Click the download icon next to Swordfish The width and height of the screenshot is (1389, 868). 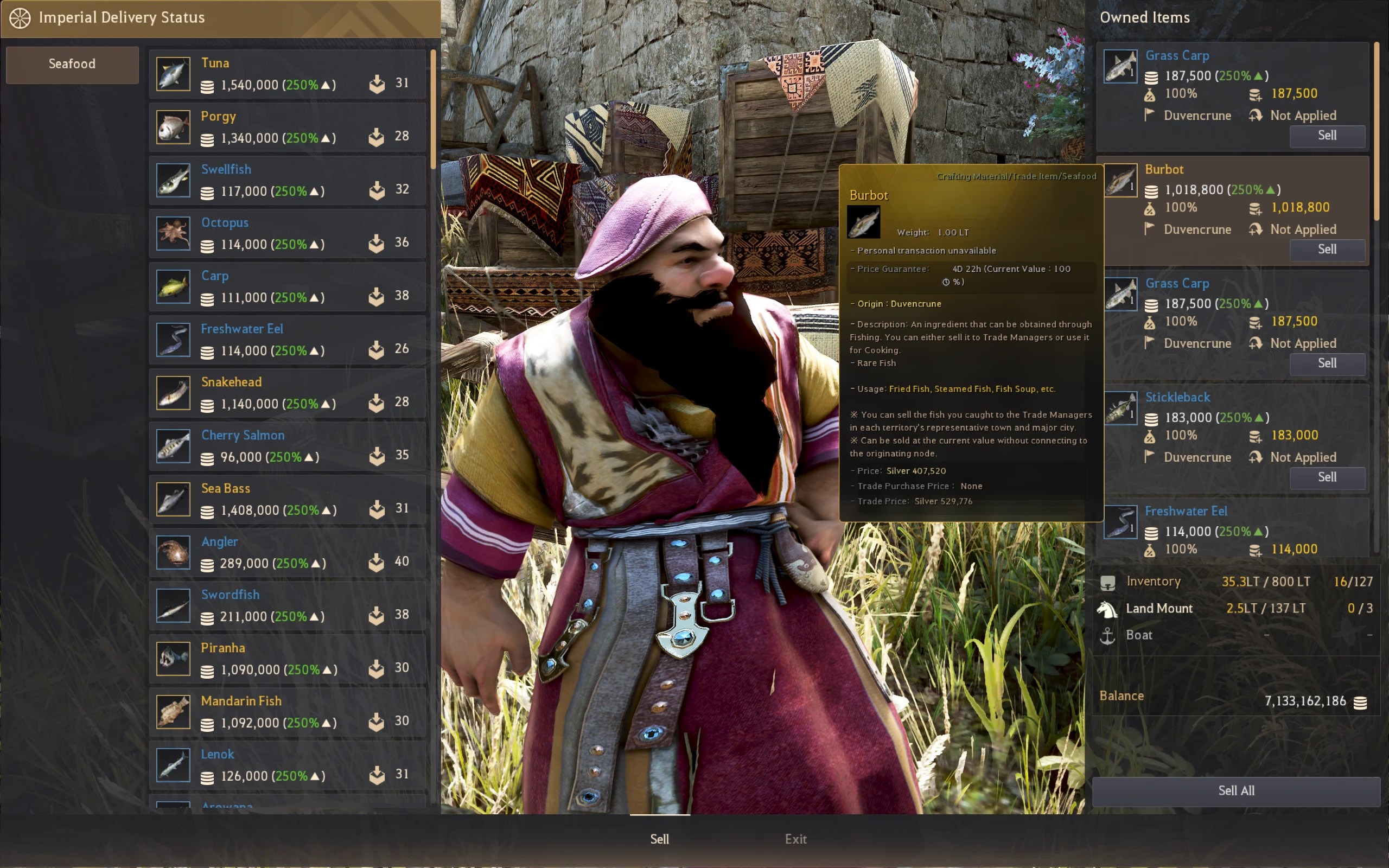click(376, 614)
